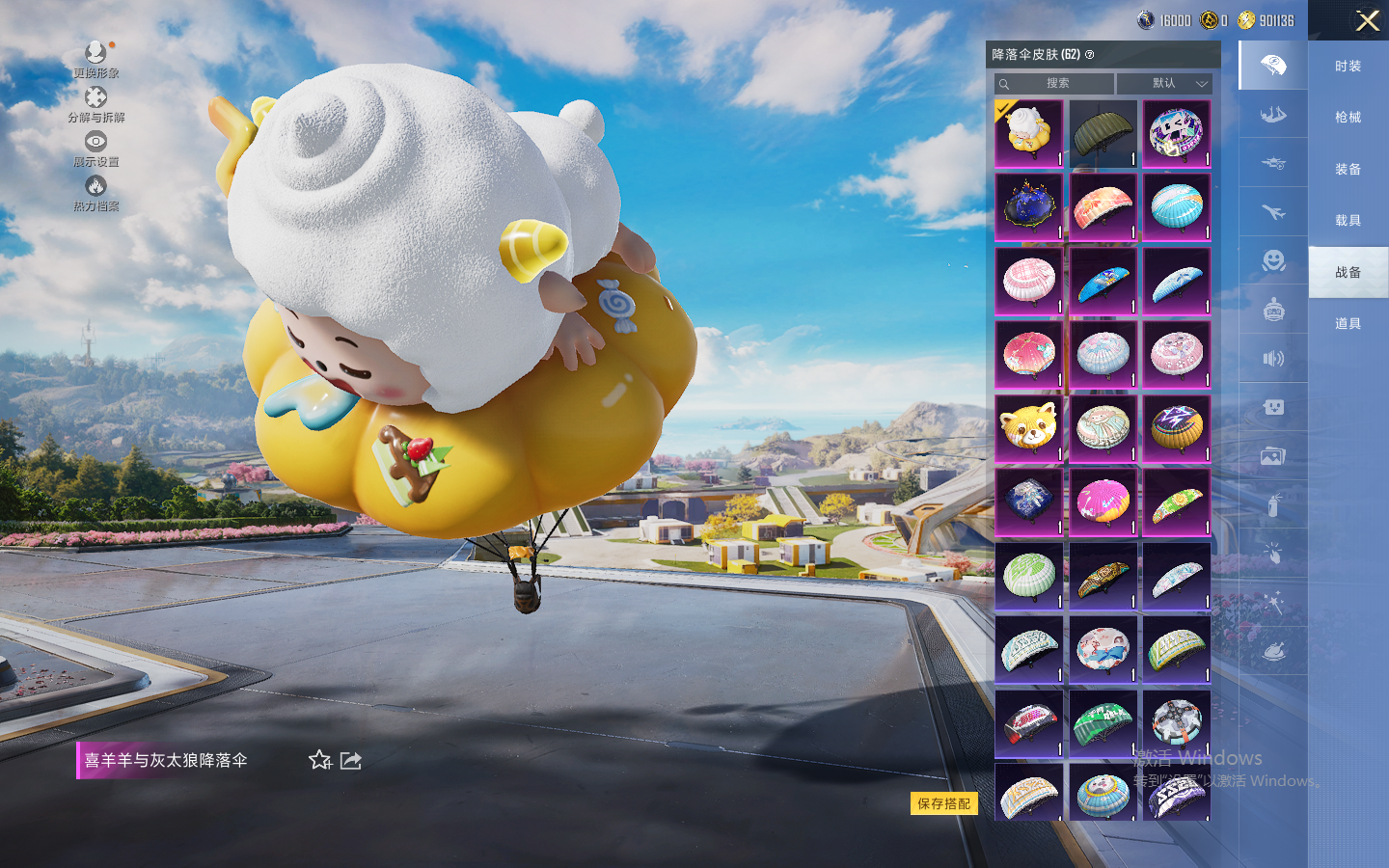
Task: Open 展示设置 display settings
Action: point(95,149)
